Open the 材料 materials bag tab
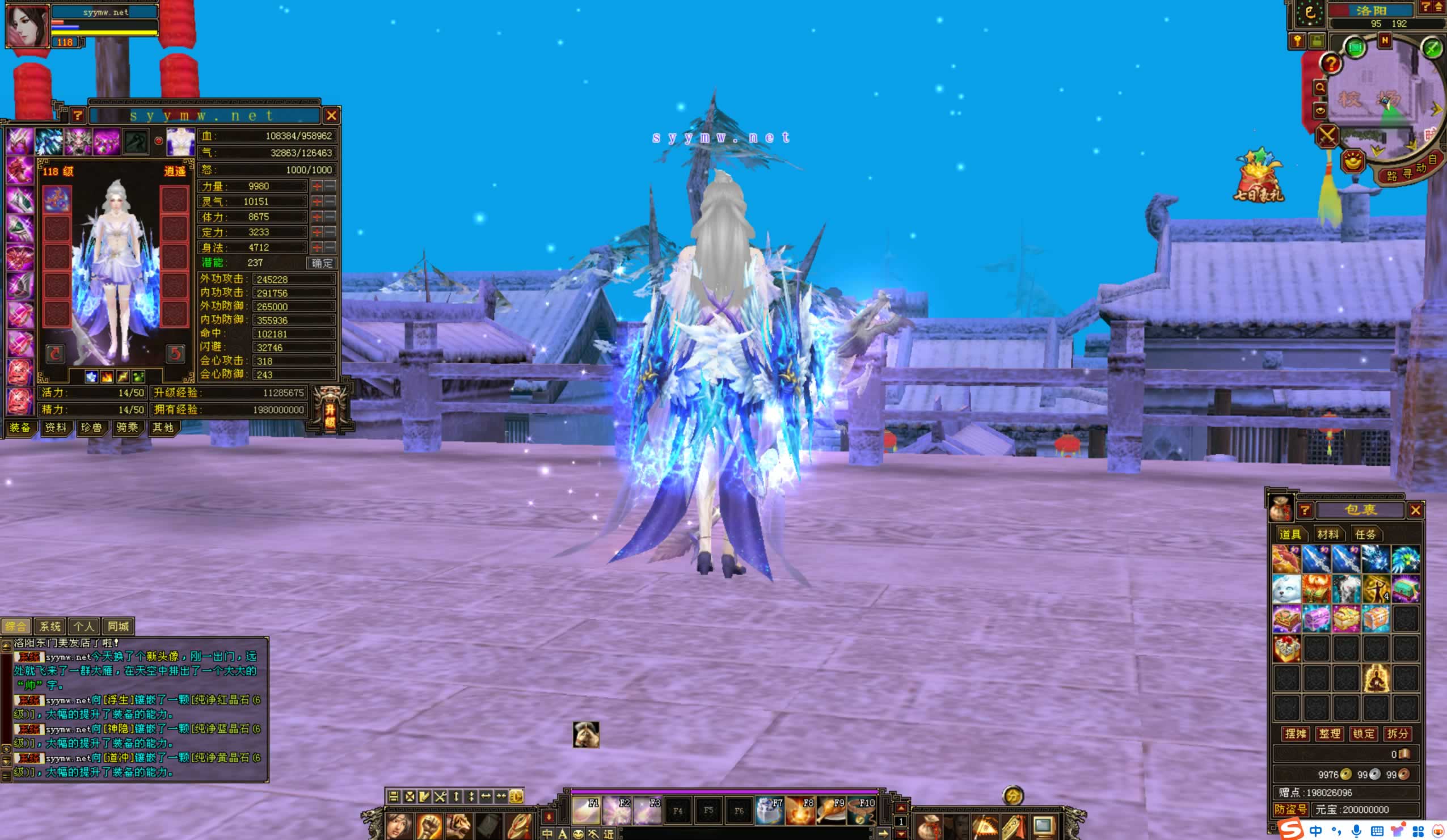Screen dimensions: 1447x840 [x=1327, y=534]
